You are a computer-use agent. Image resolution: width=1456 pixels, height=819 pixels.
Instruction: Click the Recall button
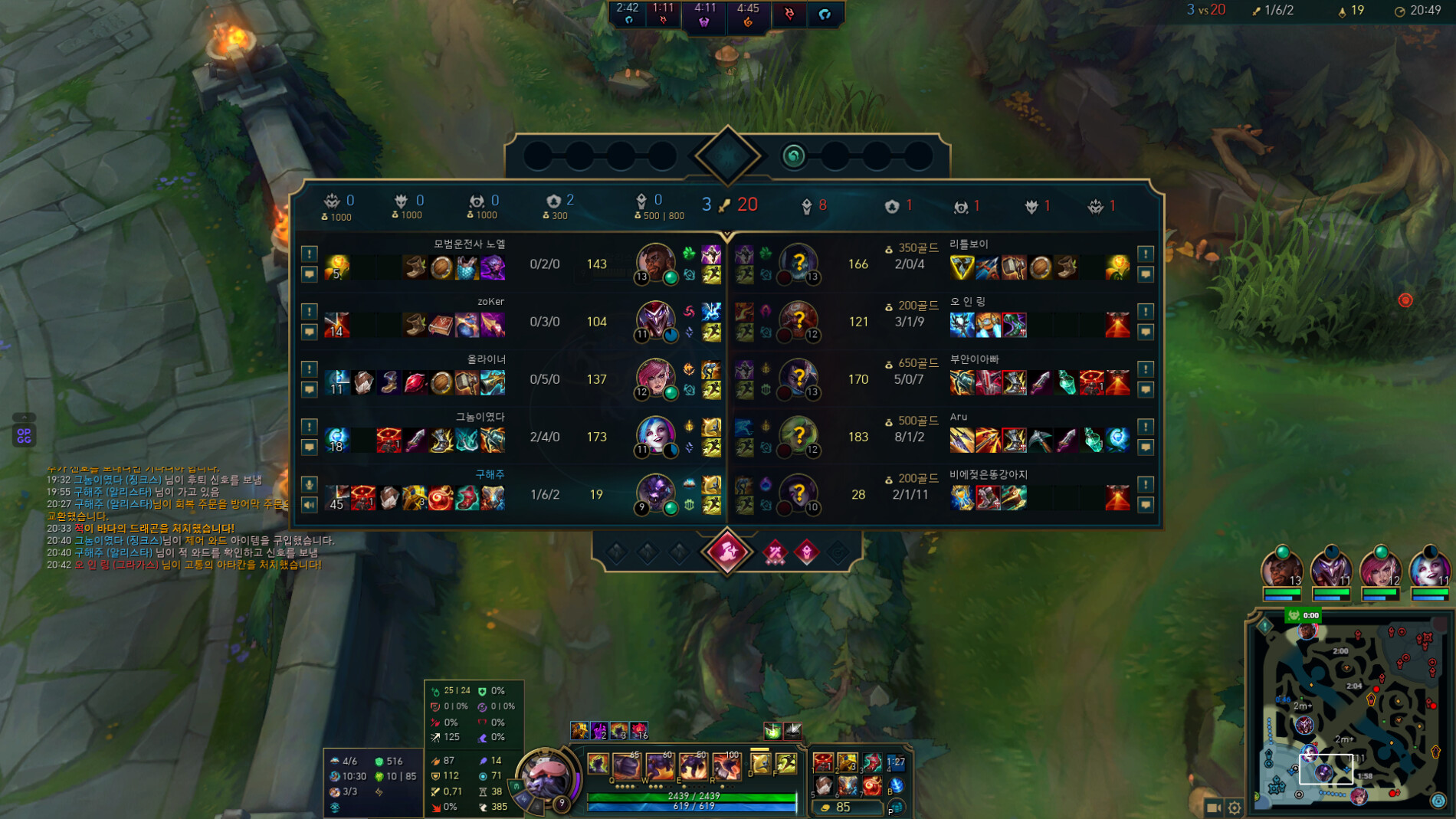(896, 785)
